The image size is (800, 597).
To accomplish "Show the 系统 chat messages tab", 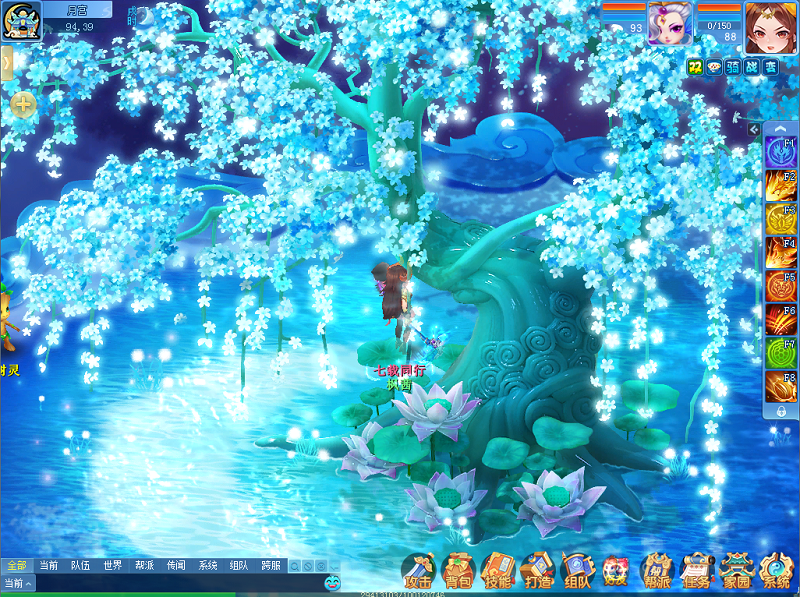I will (x=207, y=565).
